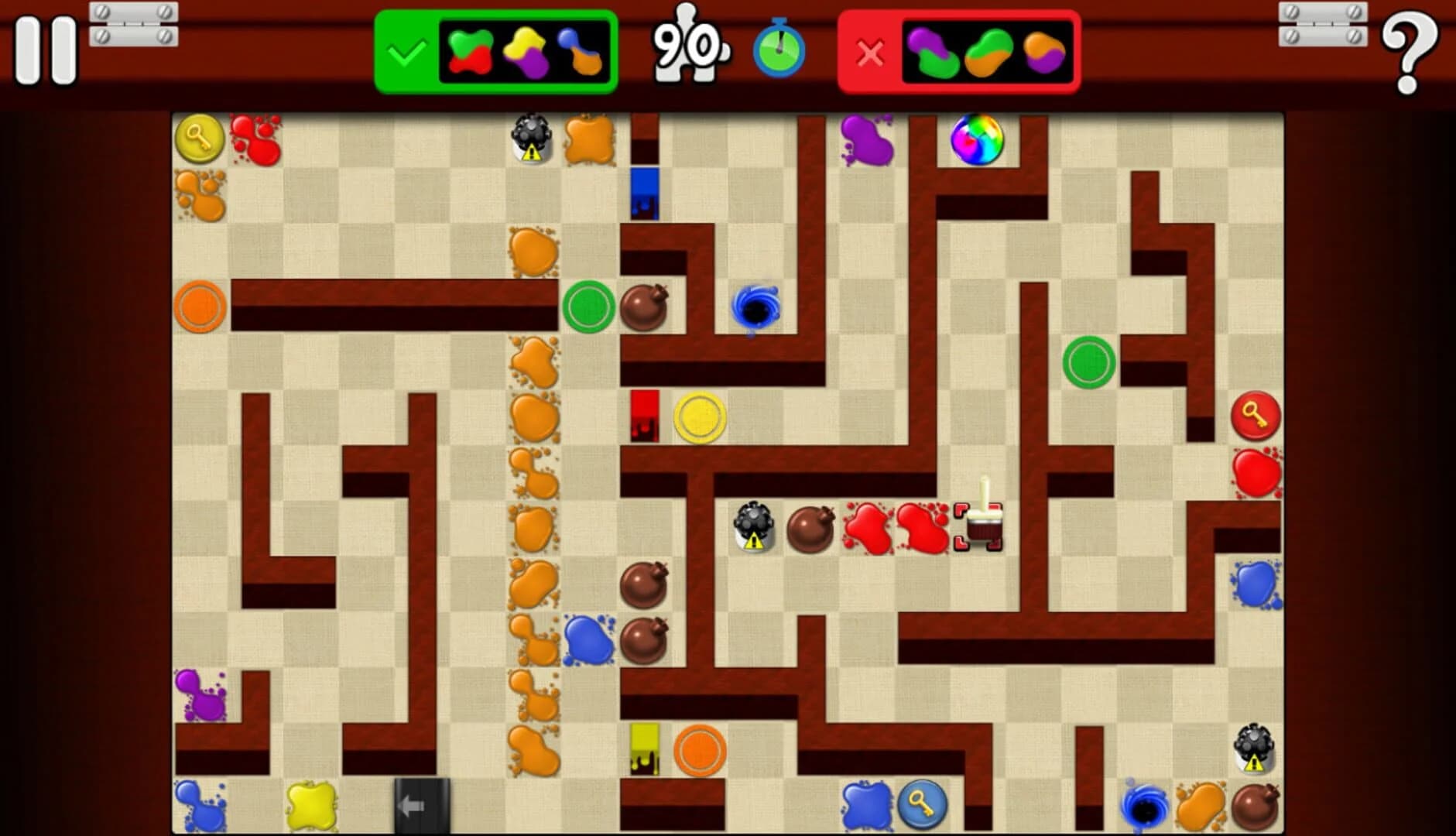The width and height of the screenshot is (1456, 836).
Task: Open the help question mark
Action: tap(1410, 54)
